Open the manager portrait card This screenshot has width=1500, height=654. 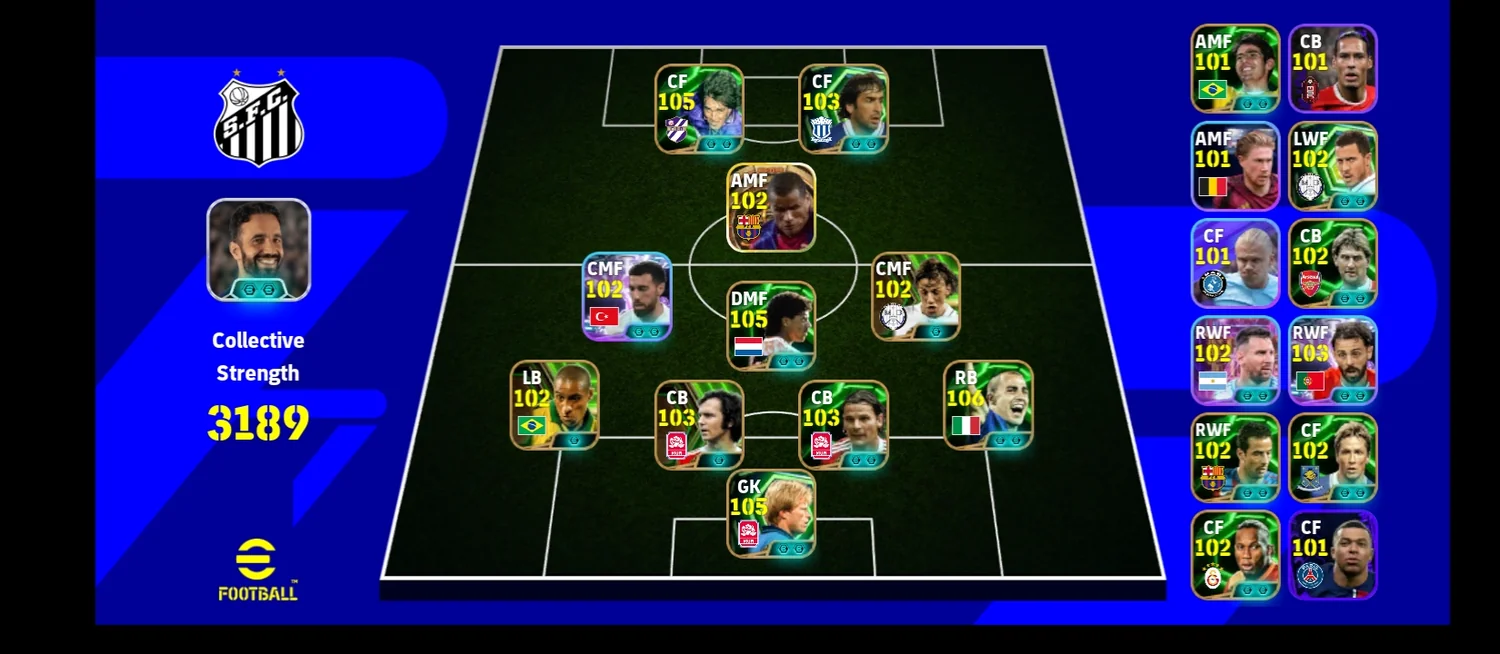259,250
